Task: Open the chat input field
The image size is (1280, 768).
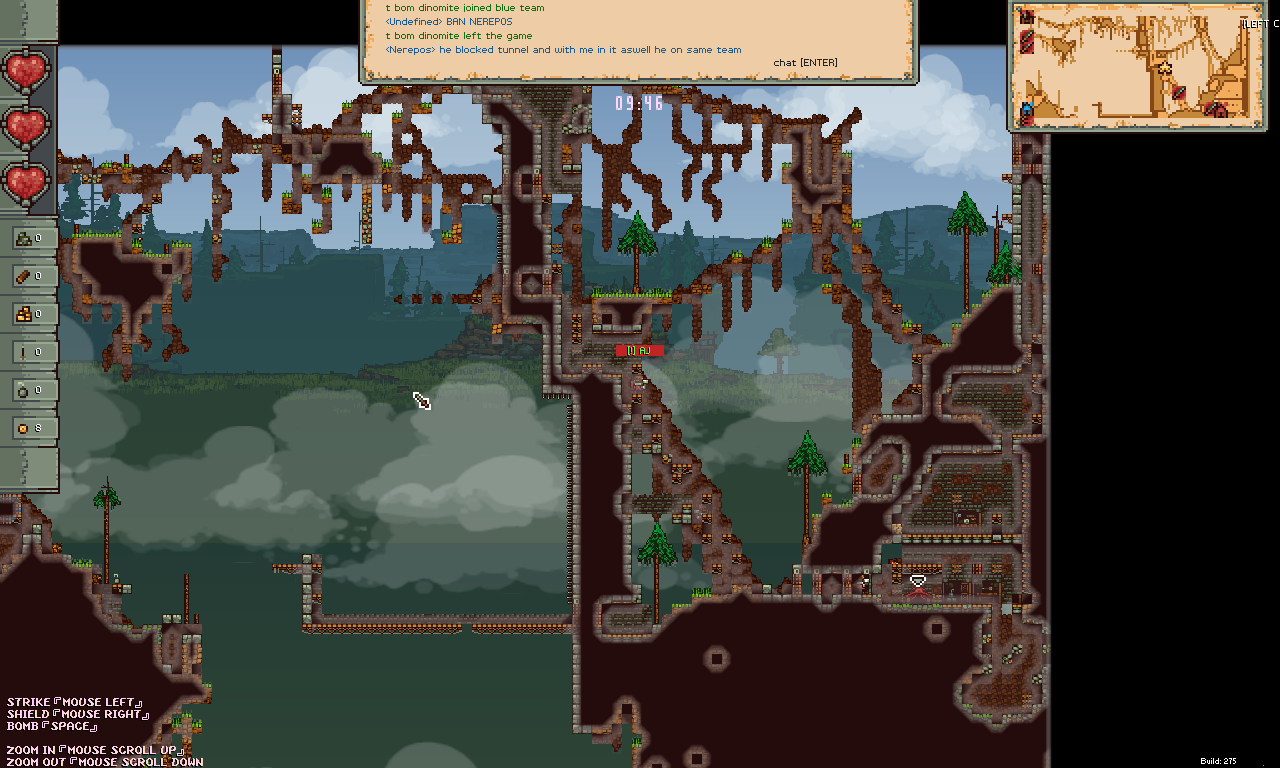Action: click(805, 63)
